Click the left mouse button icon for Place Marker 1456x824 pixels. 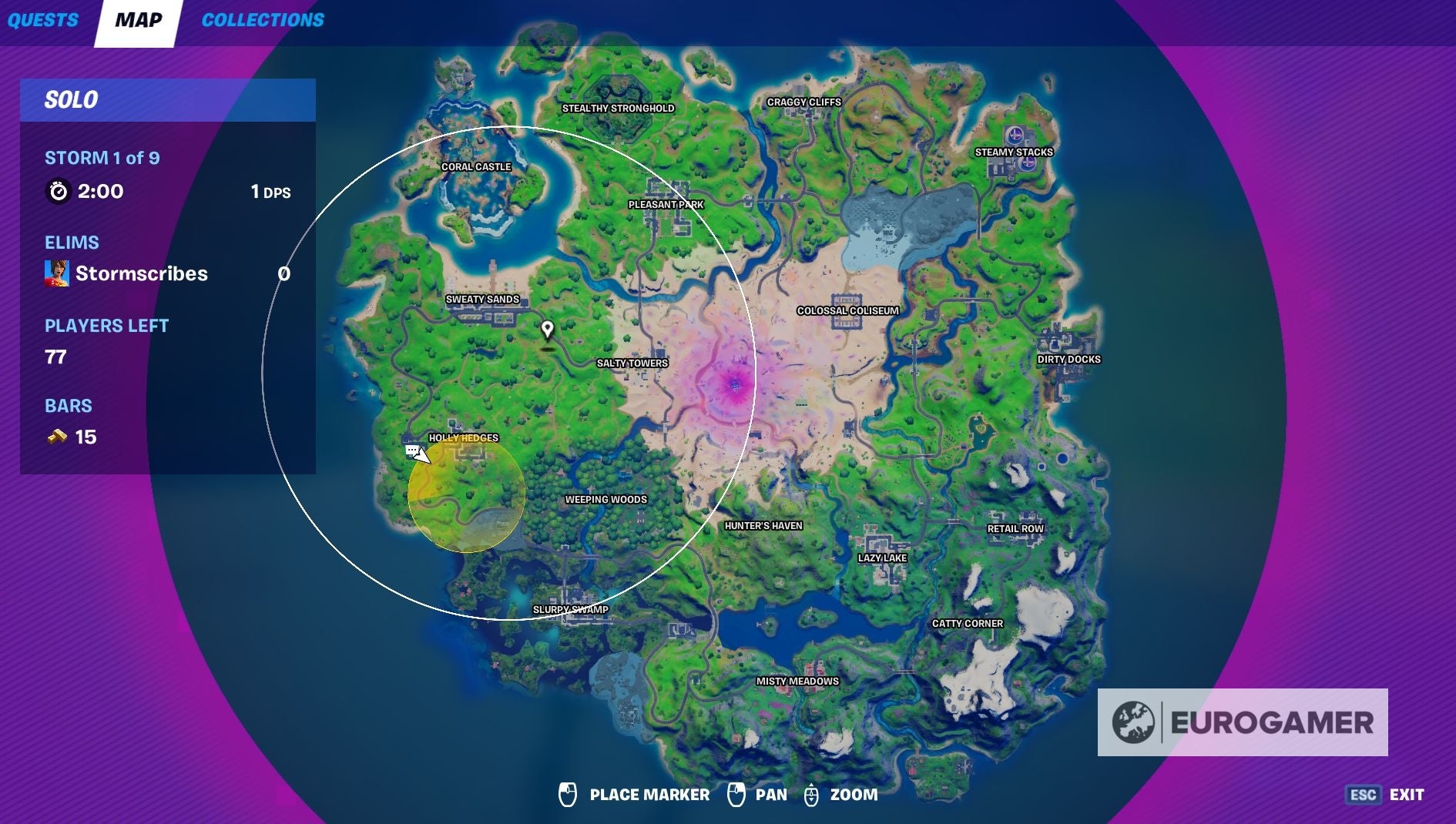tap(569, 795)
